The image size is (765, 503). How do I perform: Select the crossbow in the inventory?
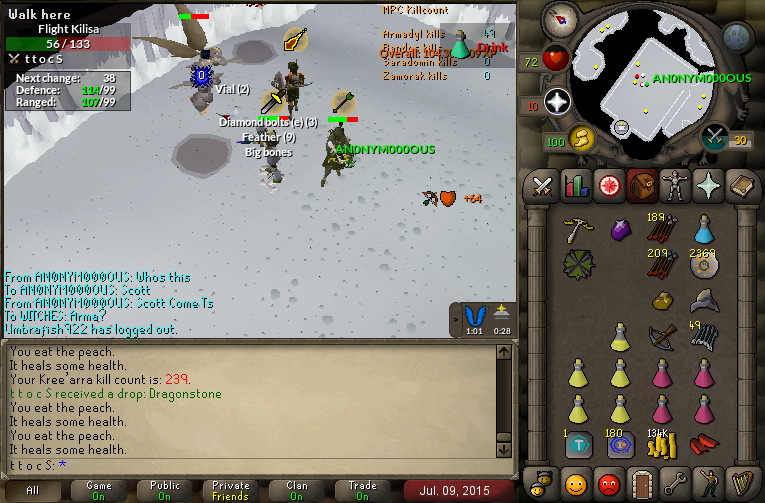point(661,335)
